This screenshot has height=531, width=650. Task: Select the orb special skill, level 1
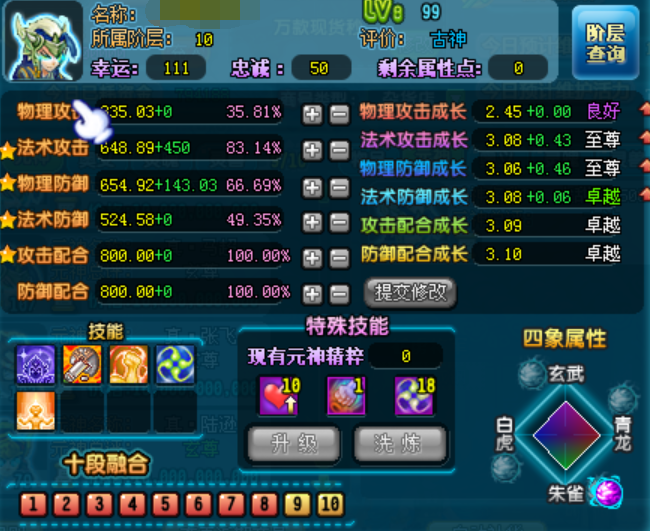346,395
